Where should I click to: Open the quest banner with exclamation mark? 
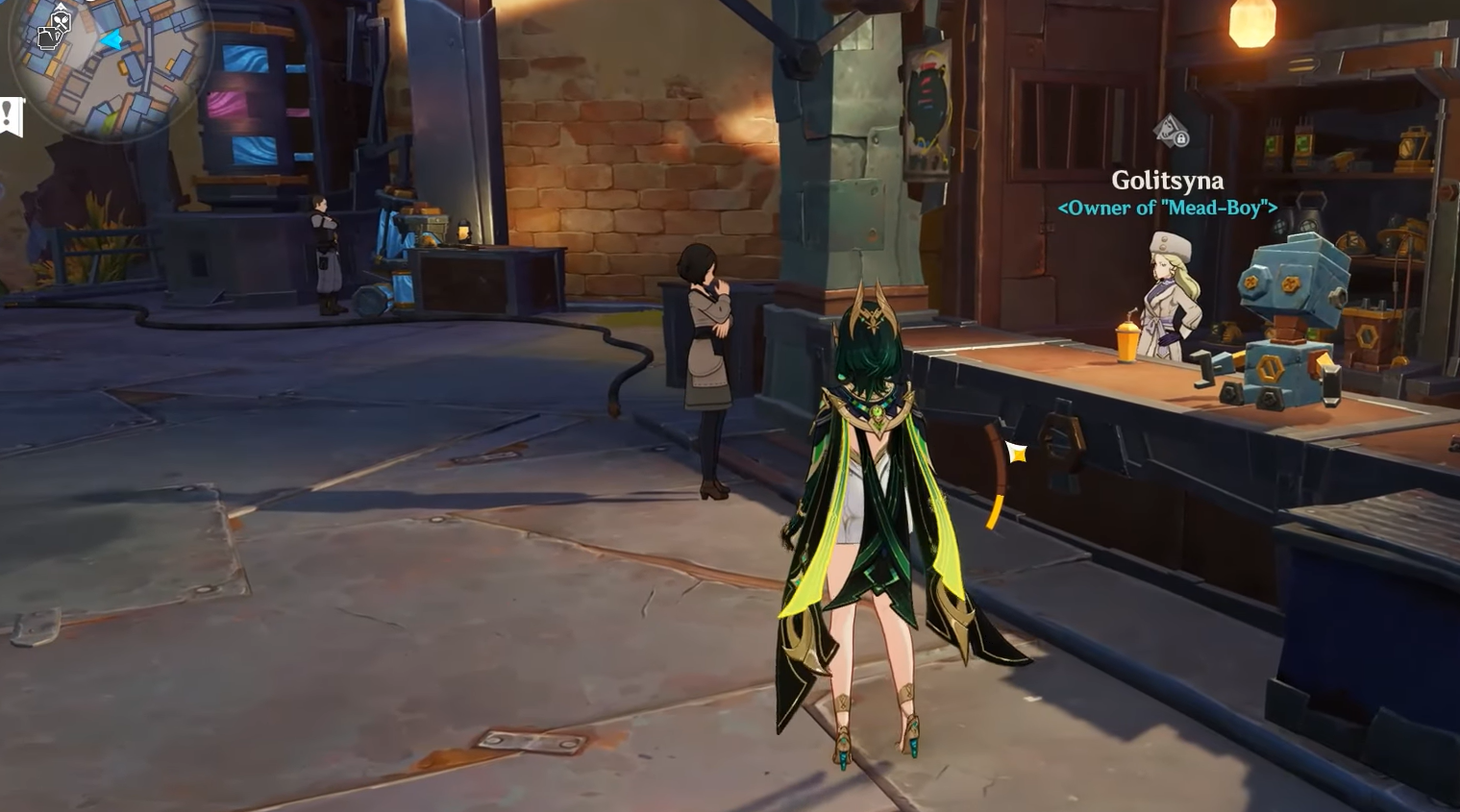coord(10,116)
